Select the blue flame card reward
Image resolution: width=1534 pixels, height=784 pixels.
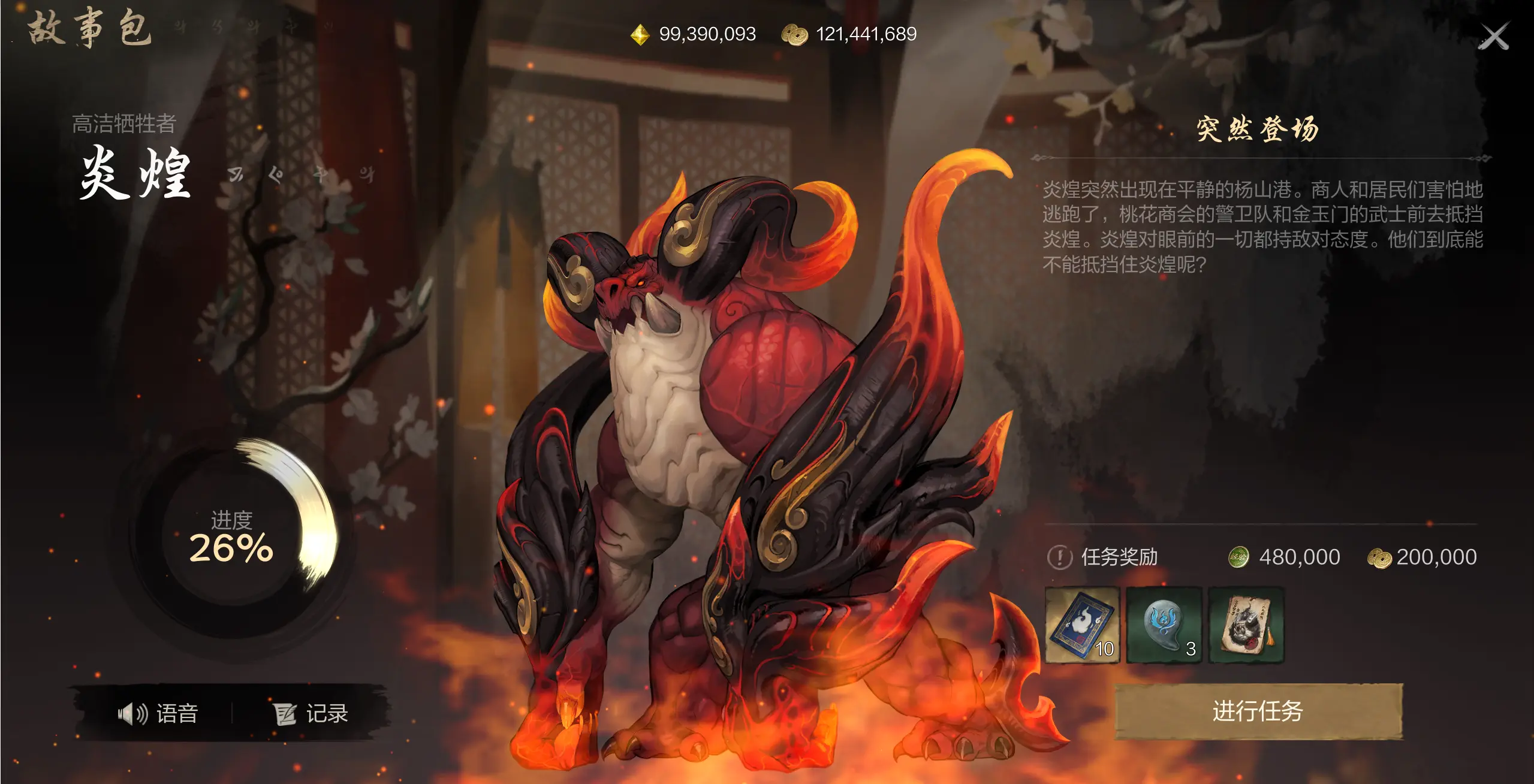[x=1082, y=625]
